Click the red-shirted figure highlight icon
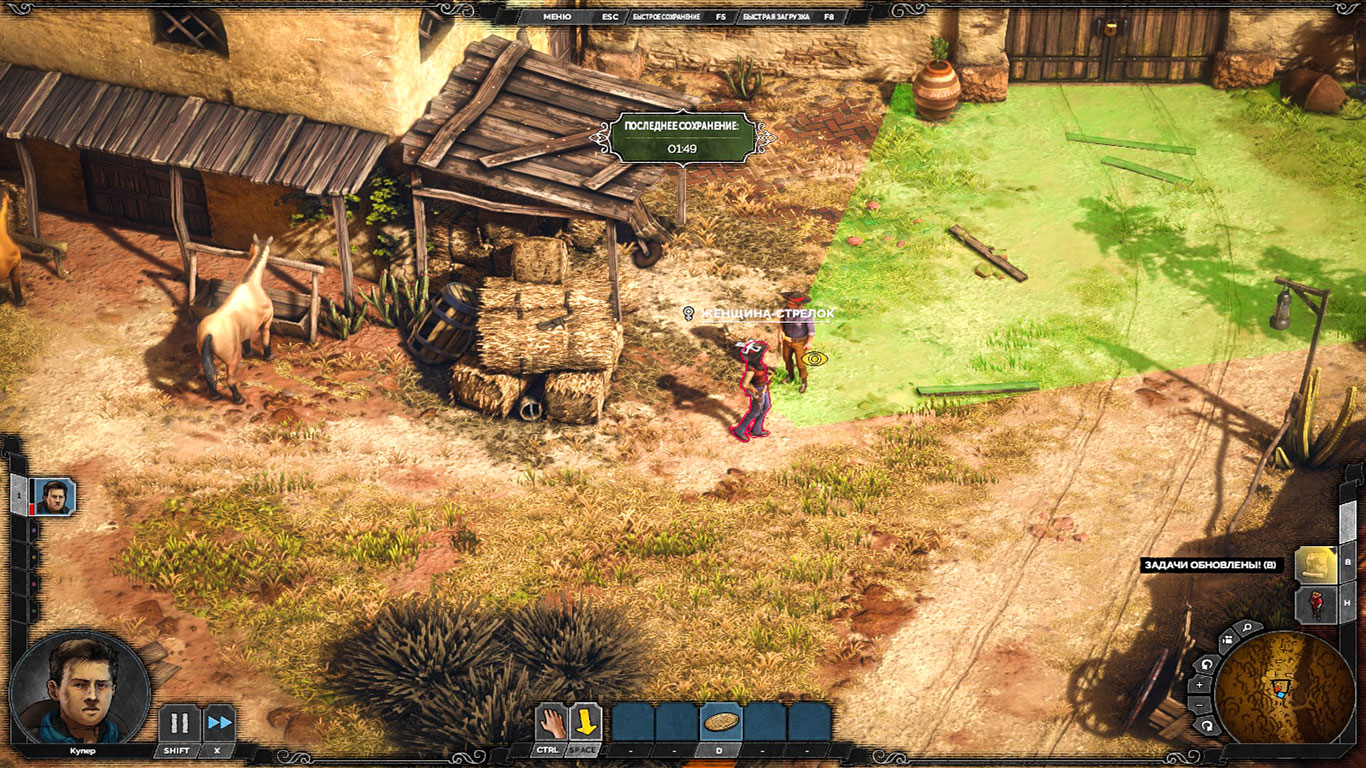1366x768 pixels. [1316, 605]
